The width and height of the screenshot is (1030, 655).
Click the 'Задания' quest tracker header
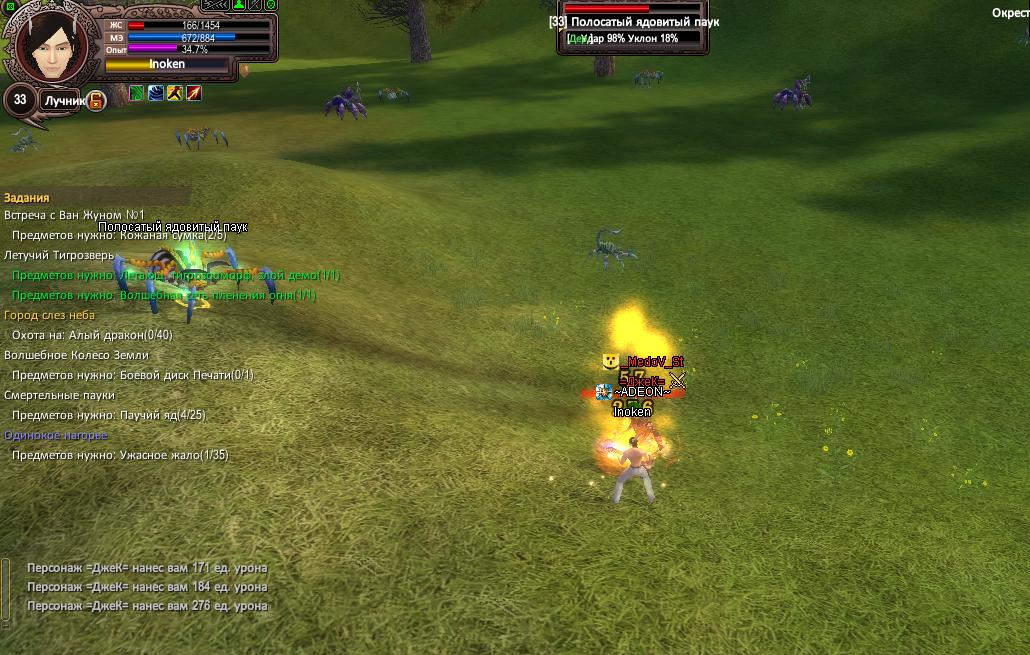pyautogui.click(x=27, y=198)
